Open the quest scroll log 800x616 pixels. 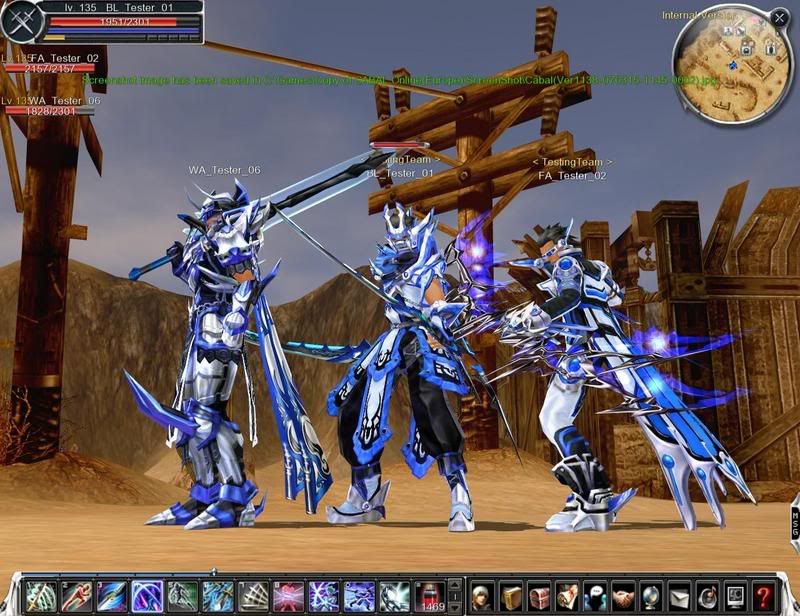567,596
